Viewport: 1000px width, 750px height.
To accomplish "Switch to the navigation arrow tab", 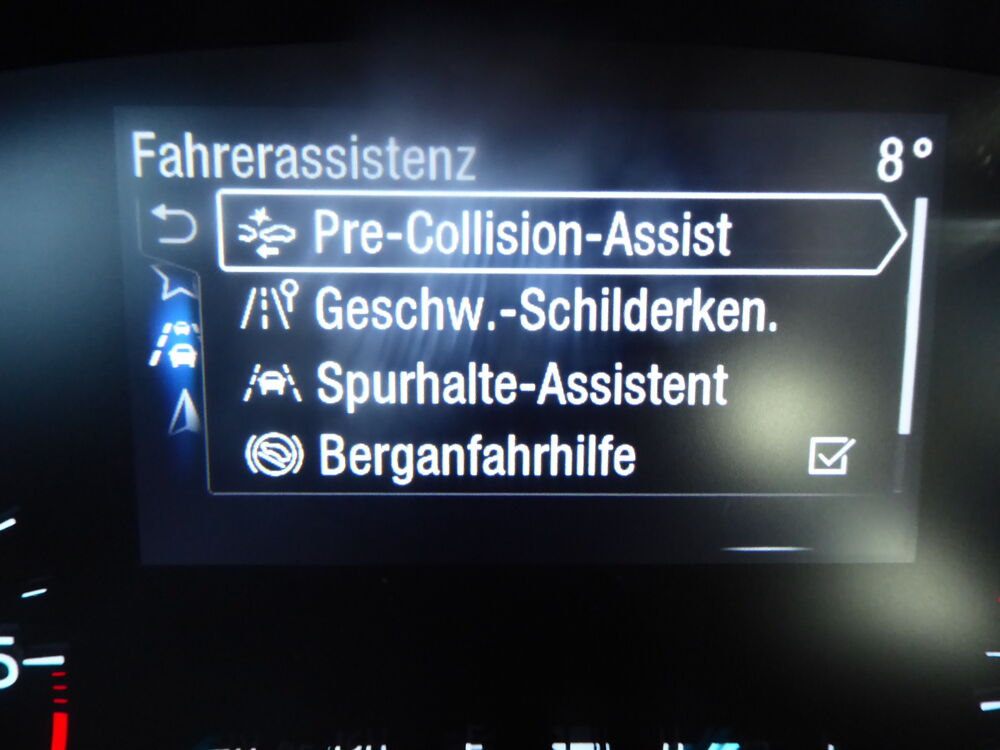I will coord(182,410).
